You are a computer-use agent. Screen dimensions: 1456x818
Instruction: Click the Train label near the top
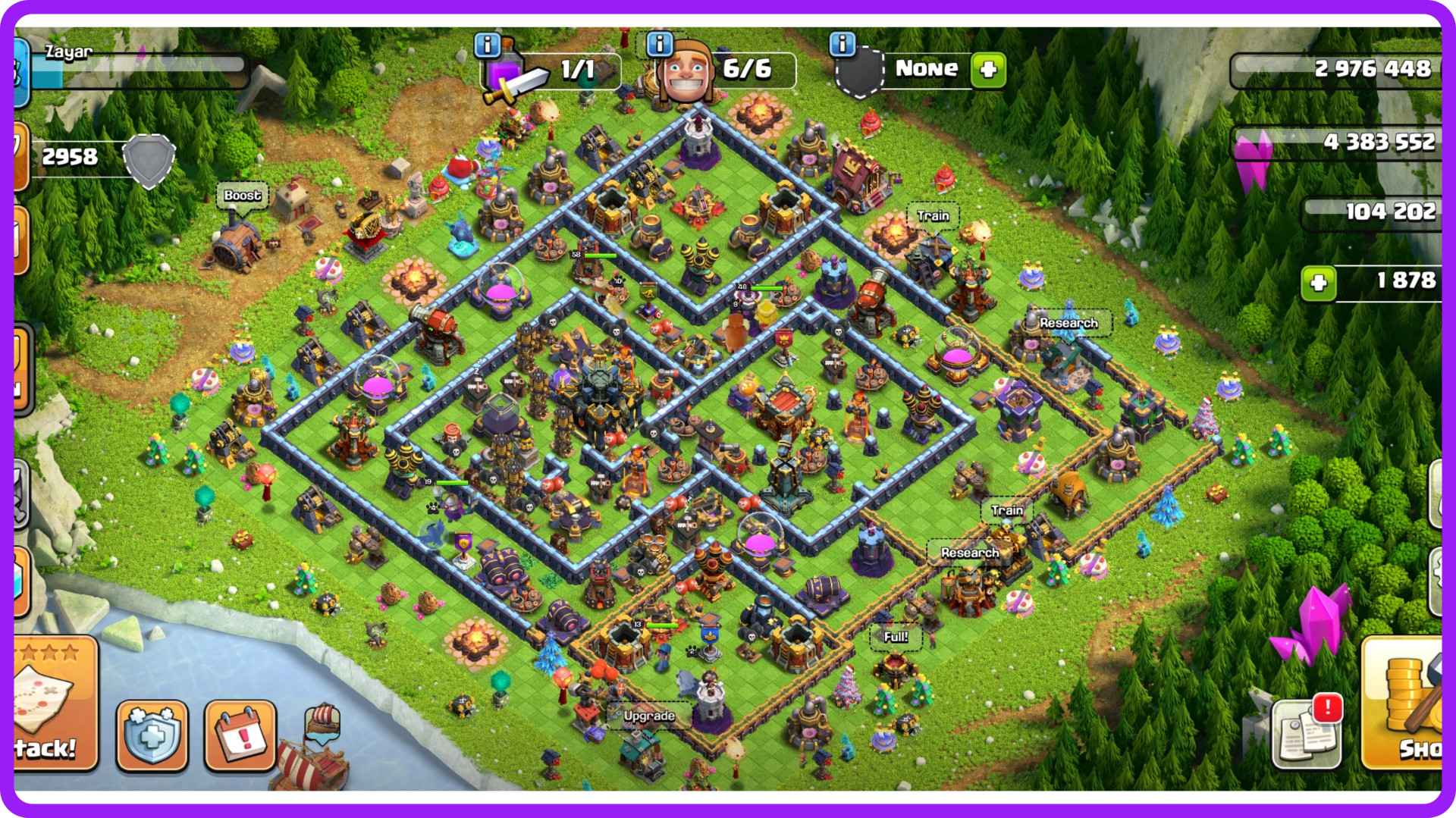point(934,215)
